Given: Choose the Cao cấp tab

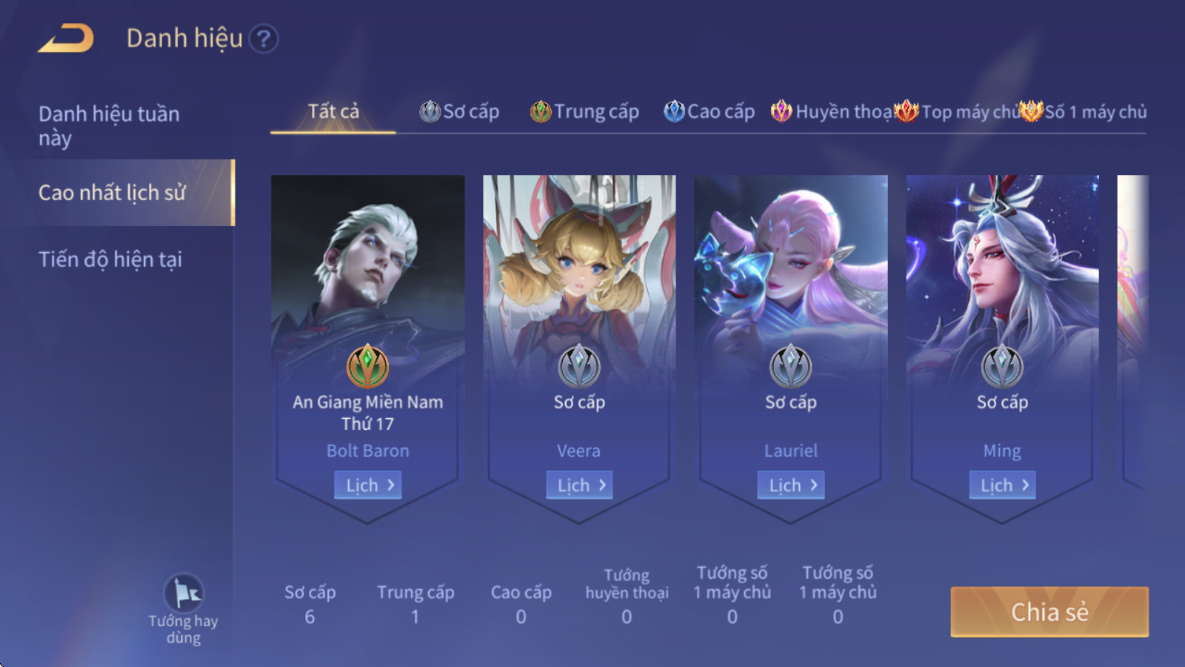Looking at the screenshot, I should (709, 112).
